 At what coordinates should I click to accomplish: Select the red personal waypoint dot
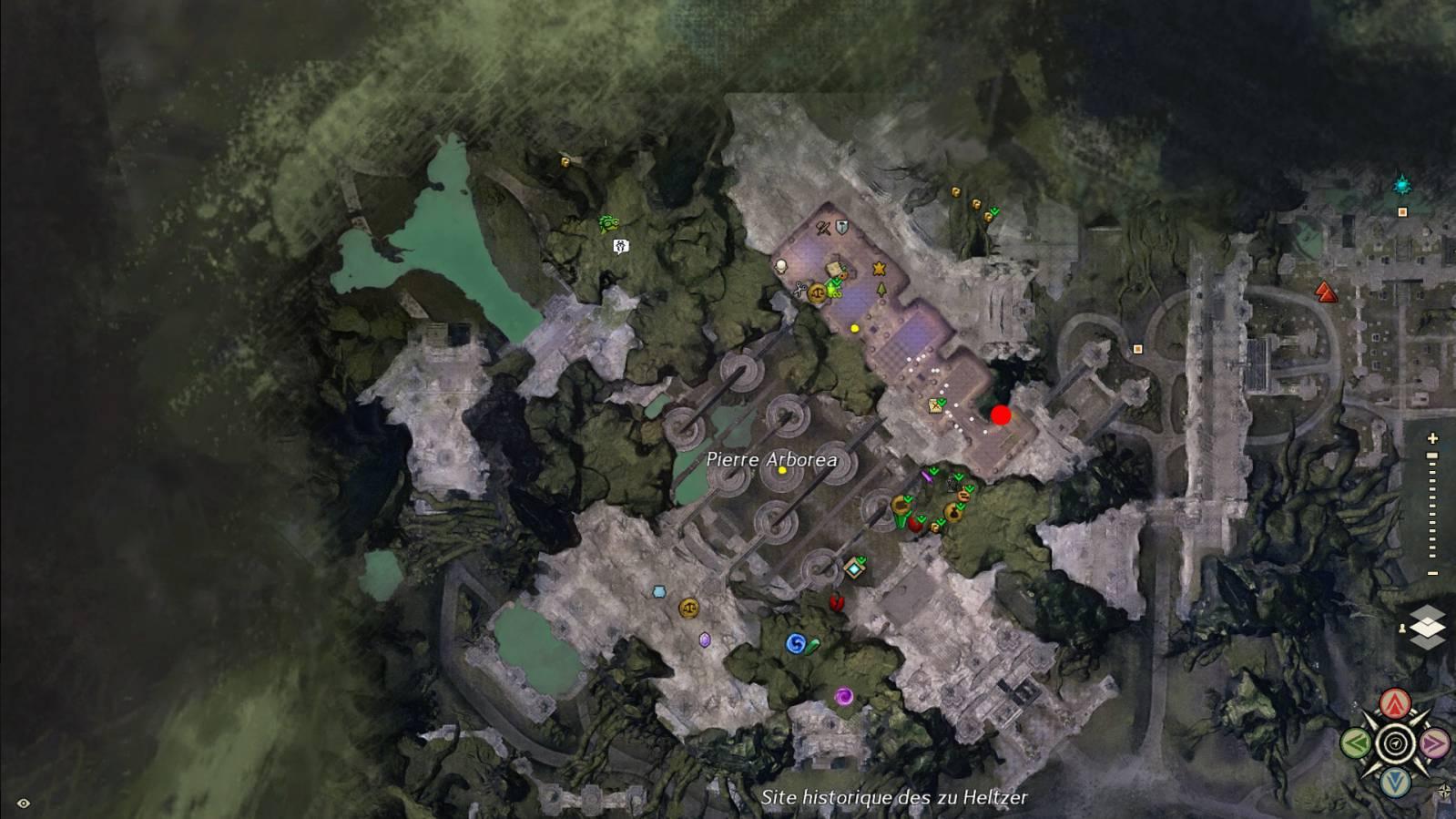1001,415
